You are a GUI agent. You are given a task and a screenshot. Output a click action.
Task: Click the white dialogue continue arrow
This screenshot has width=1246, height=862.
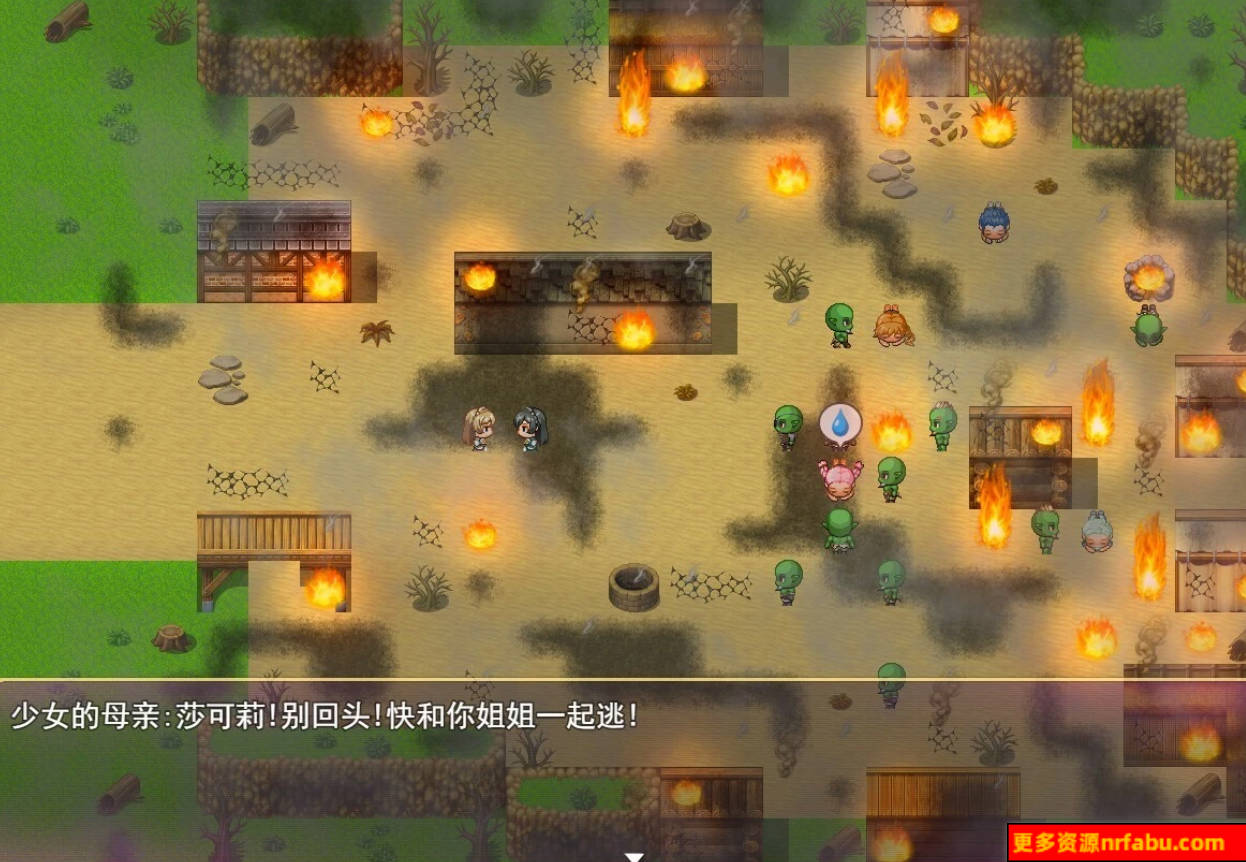click(x=633, y=856)
